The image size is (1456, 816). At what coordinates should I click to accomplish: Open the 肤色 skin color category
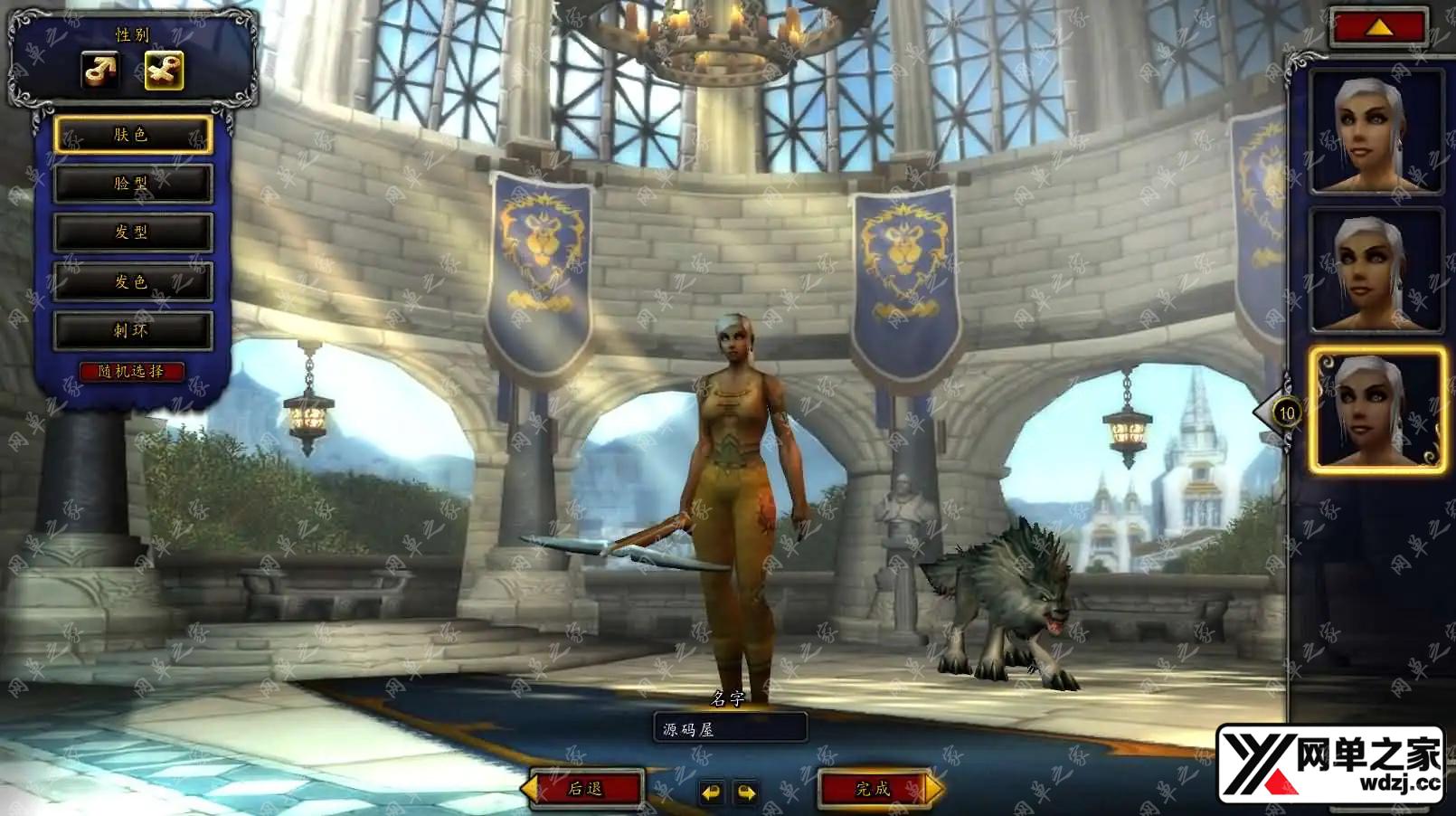pos(133,135)
